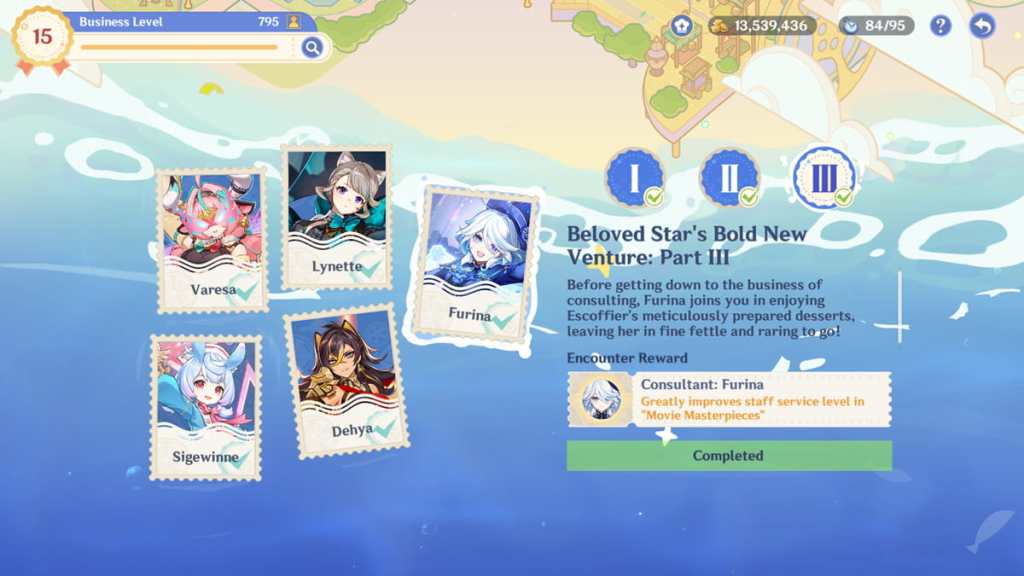Choose the Lynette stamp card
This screenshot has width=1024, height=576.
(336, 217)
